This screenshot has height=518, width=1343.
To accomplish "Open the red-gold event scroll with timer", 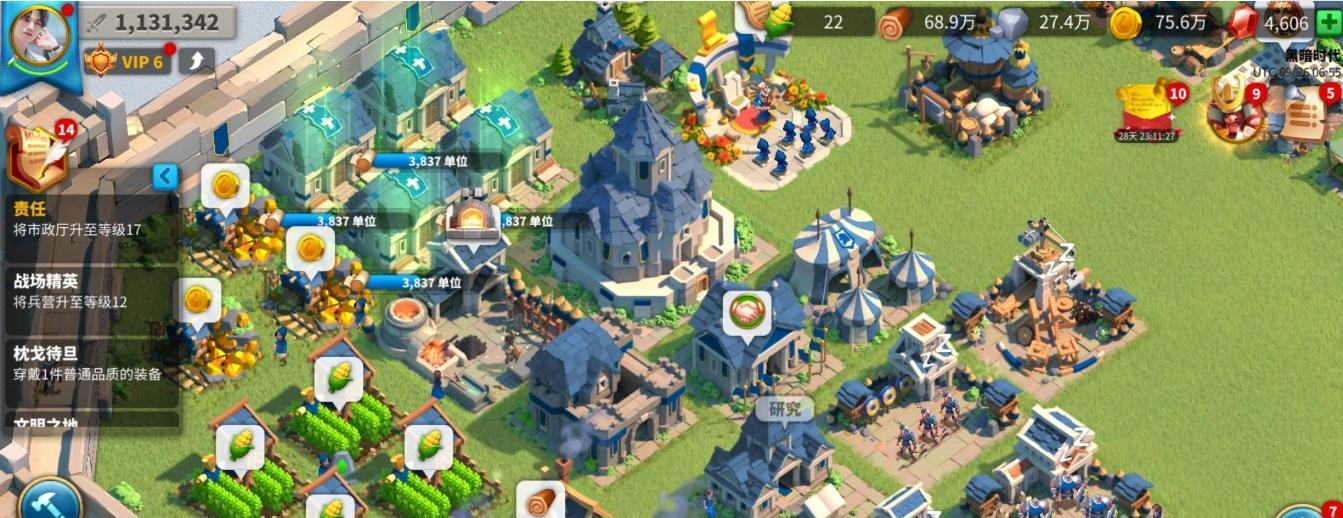I will tap(1148, 111).
